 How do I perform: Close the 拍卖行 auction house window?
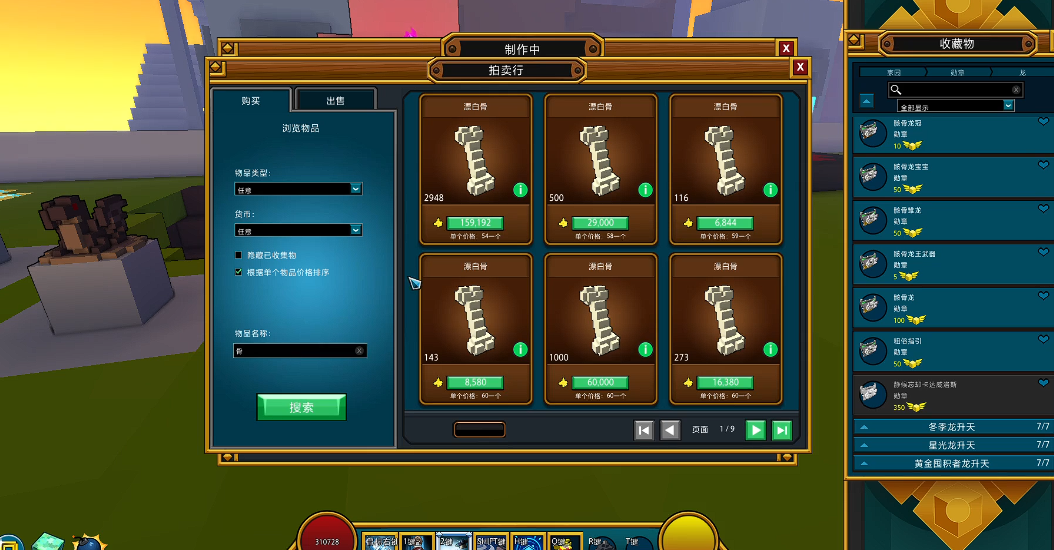click(x=800, y=68)
